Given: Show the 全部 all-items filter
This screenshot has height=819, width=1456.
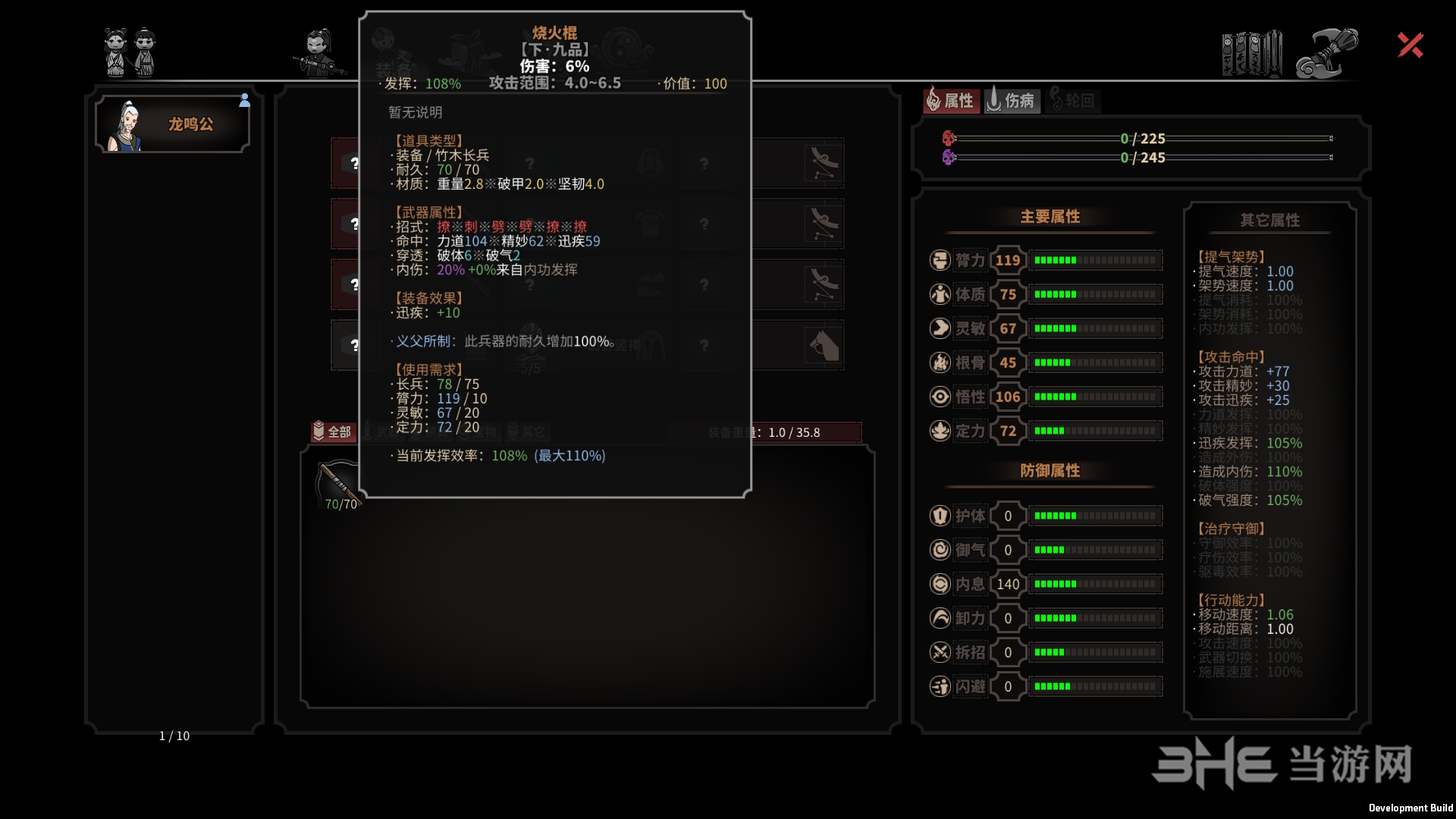Looking at the screenshot, I should coord(332,431).
